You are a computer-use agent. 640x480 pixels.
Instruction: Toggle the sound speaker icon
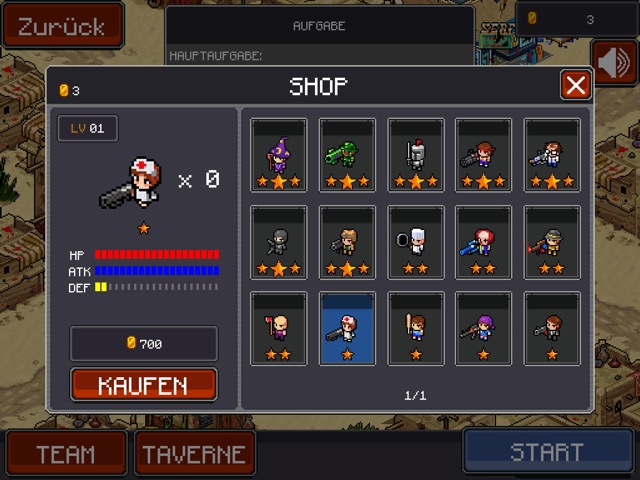pyautogui.click(x=614, y=63)
